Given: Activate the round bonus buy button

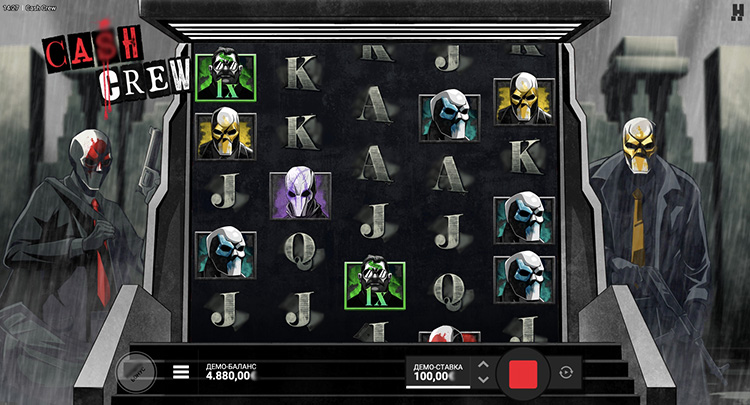Looking at the screenshot, I should (x=136, y=371).
